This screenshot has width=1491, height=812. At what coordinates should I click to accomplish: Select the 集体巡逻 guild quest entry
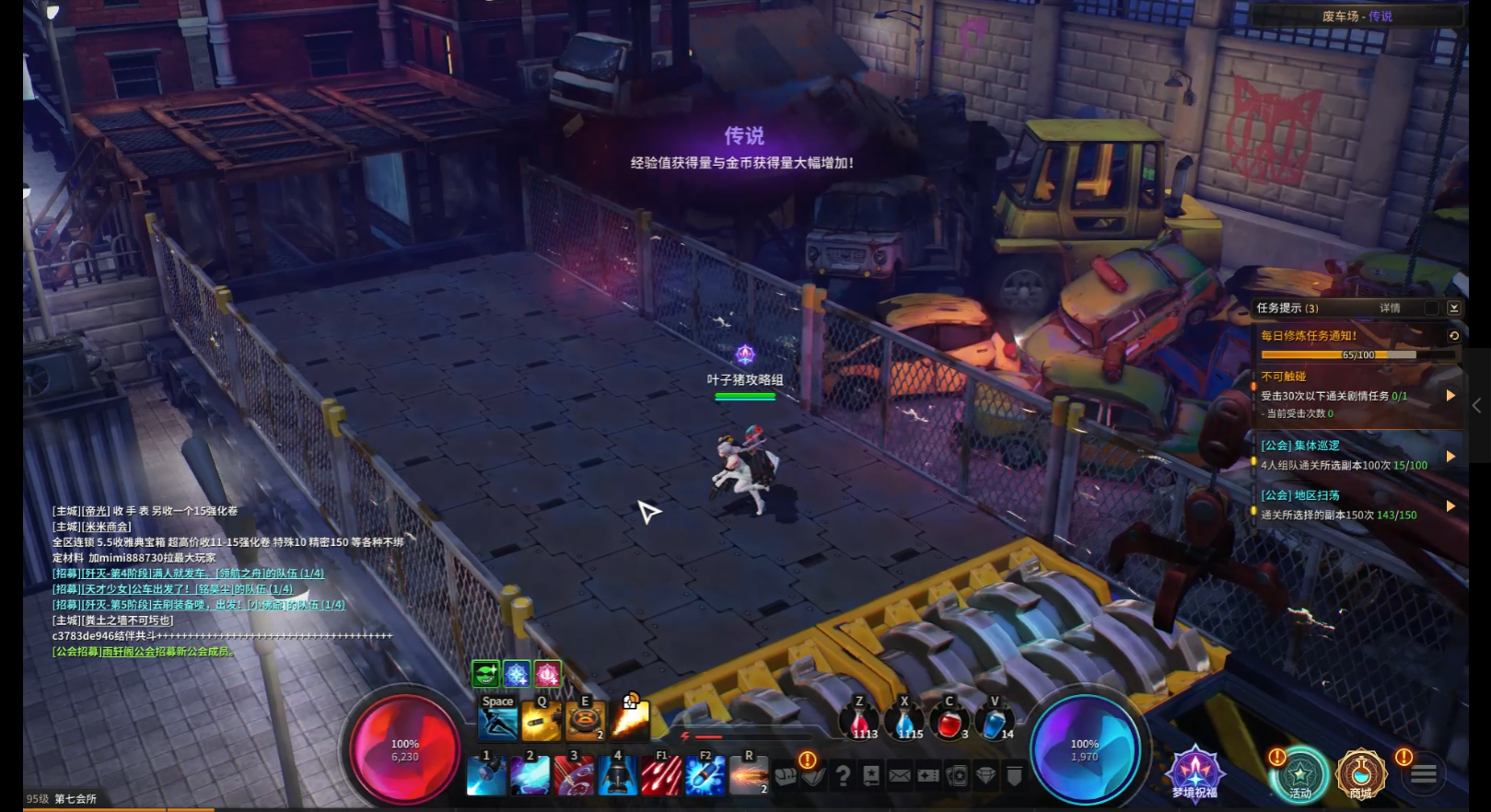pos(1345,455)
